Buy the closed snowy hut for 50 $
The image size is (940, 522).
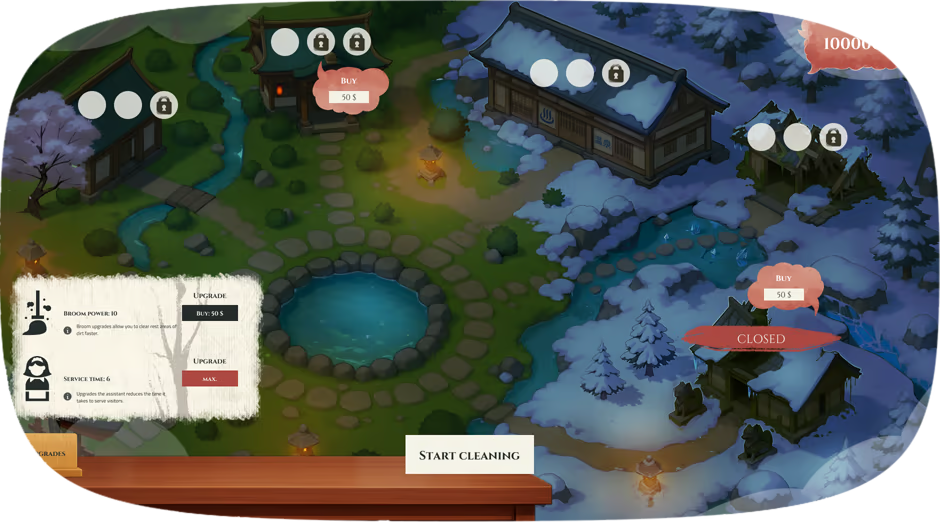(784, 294)
